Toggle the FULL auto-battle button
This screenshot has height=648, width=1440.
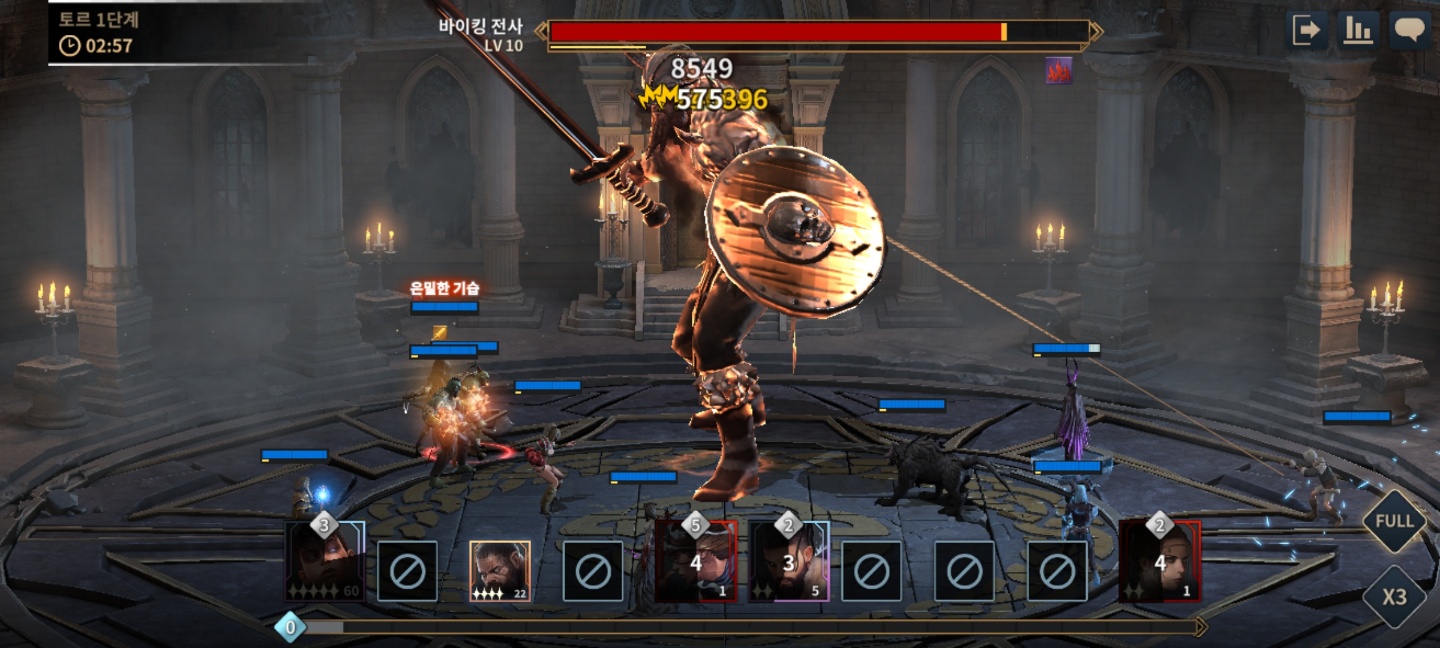[x=1394, y=521]
